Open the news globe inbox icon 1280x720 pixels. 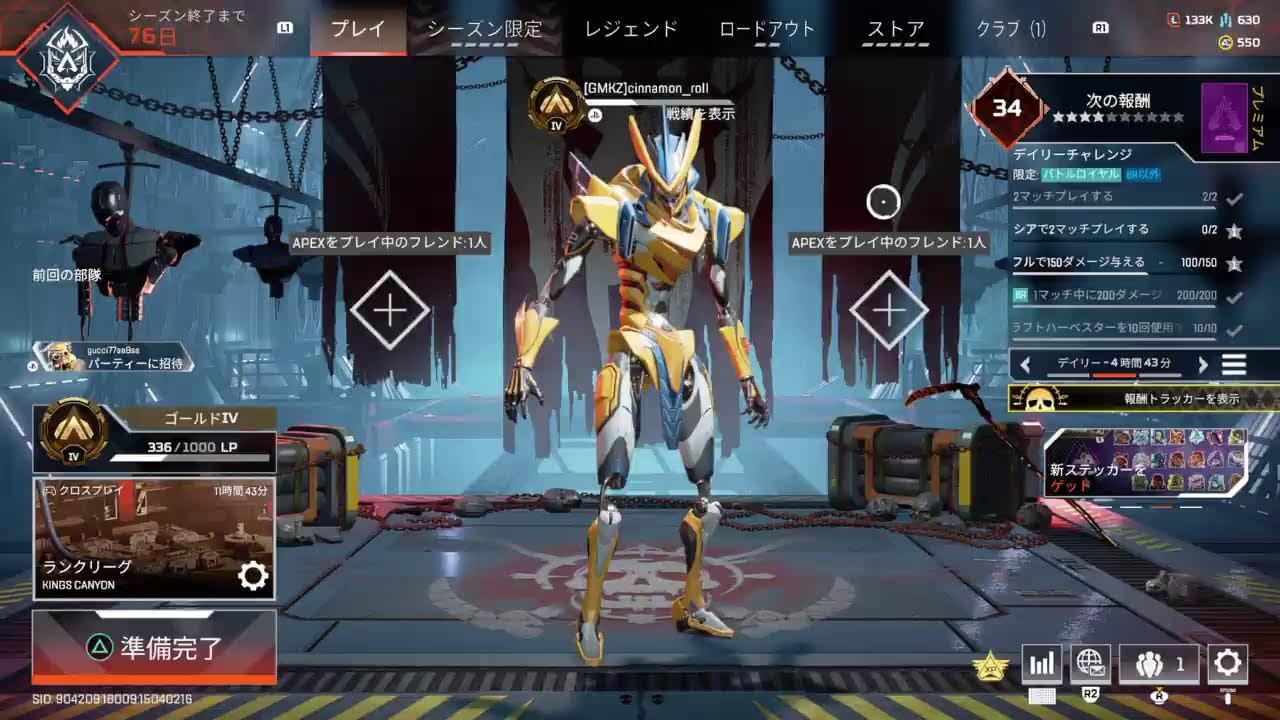click(1091, 663)
